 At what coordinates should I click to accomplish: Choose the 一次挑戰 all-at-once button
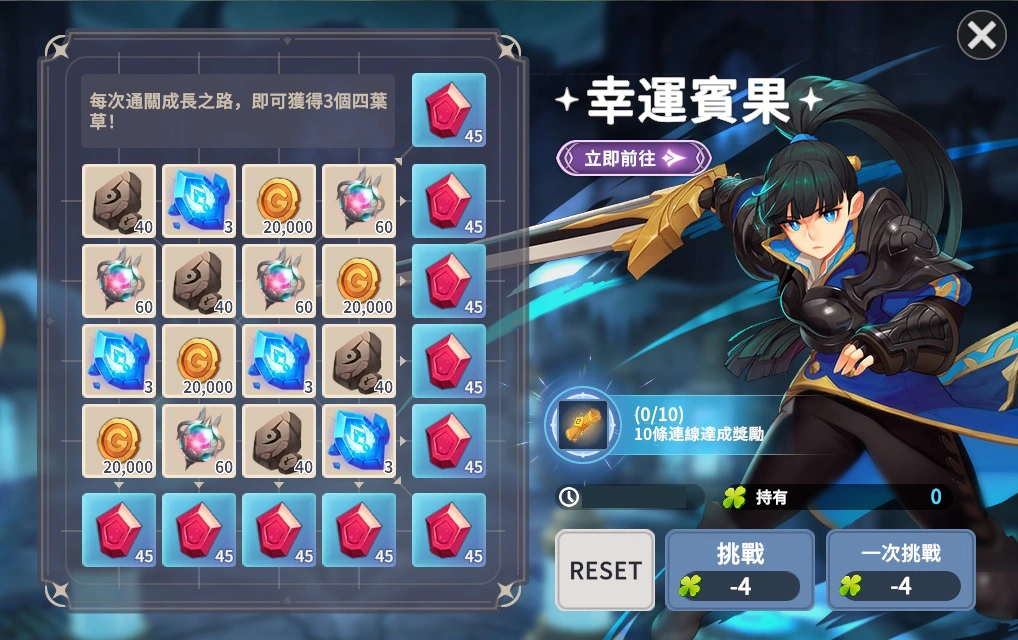pyautogui.click(x=901, y=569)
